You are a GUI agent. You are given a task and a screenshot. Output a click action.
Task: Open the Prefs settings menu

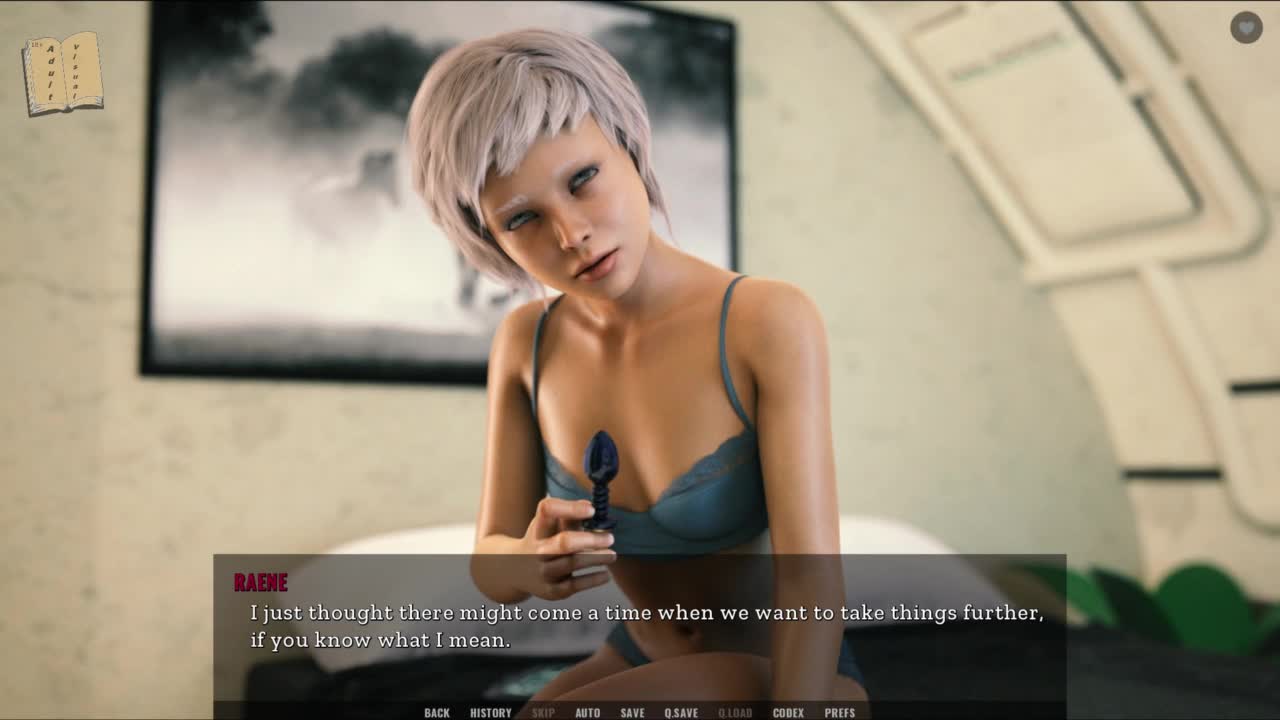[840, 713]
